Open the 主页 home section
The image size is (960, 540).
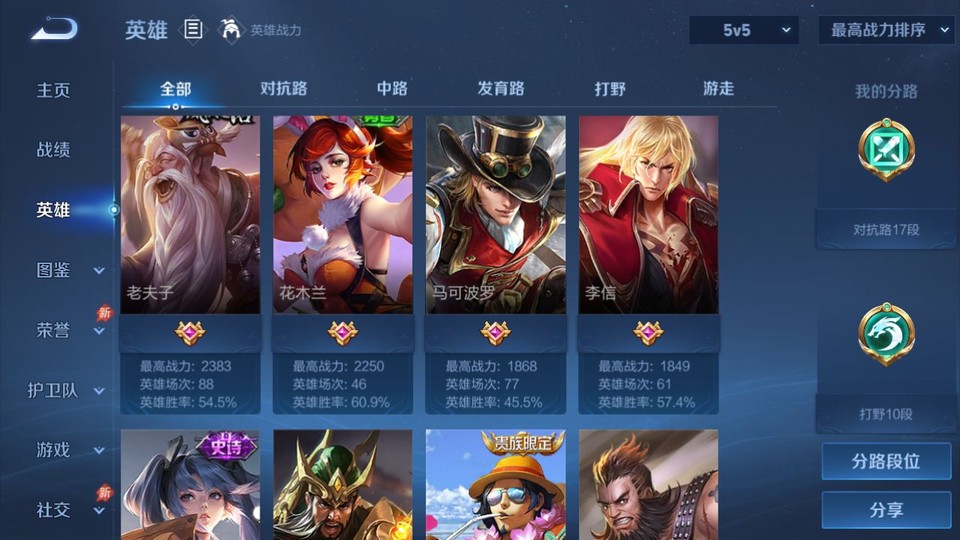tap(54, 90)
